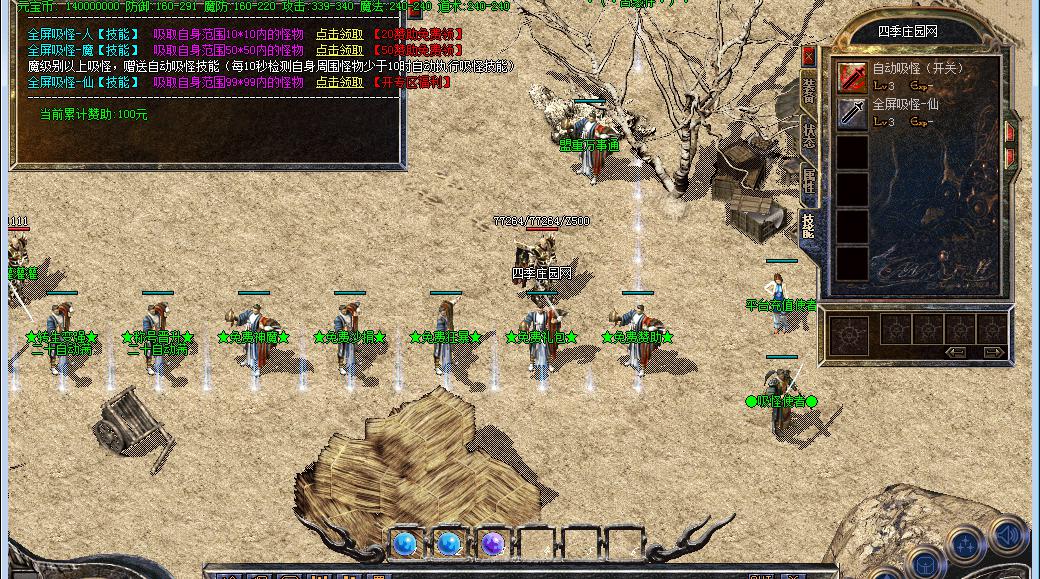Screen dimensions: 1040x579
Task: Toggle the 自动吸怪 skill icon
Action: pyautogui.click(x=852, y=77)
